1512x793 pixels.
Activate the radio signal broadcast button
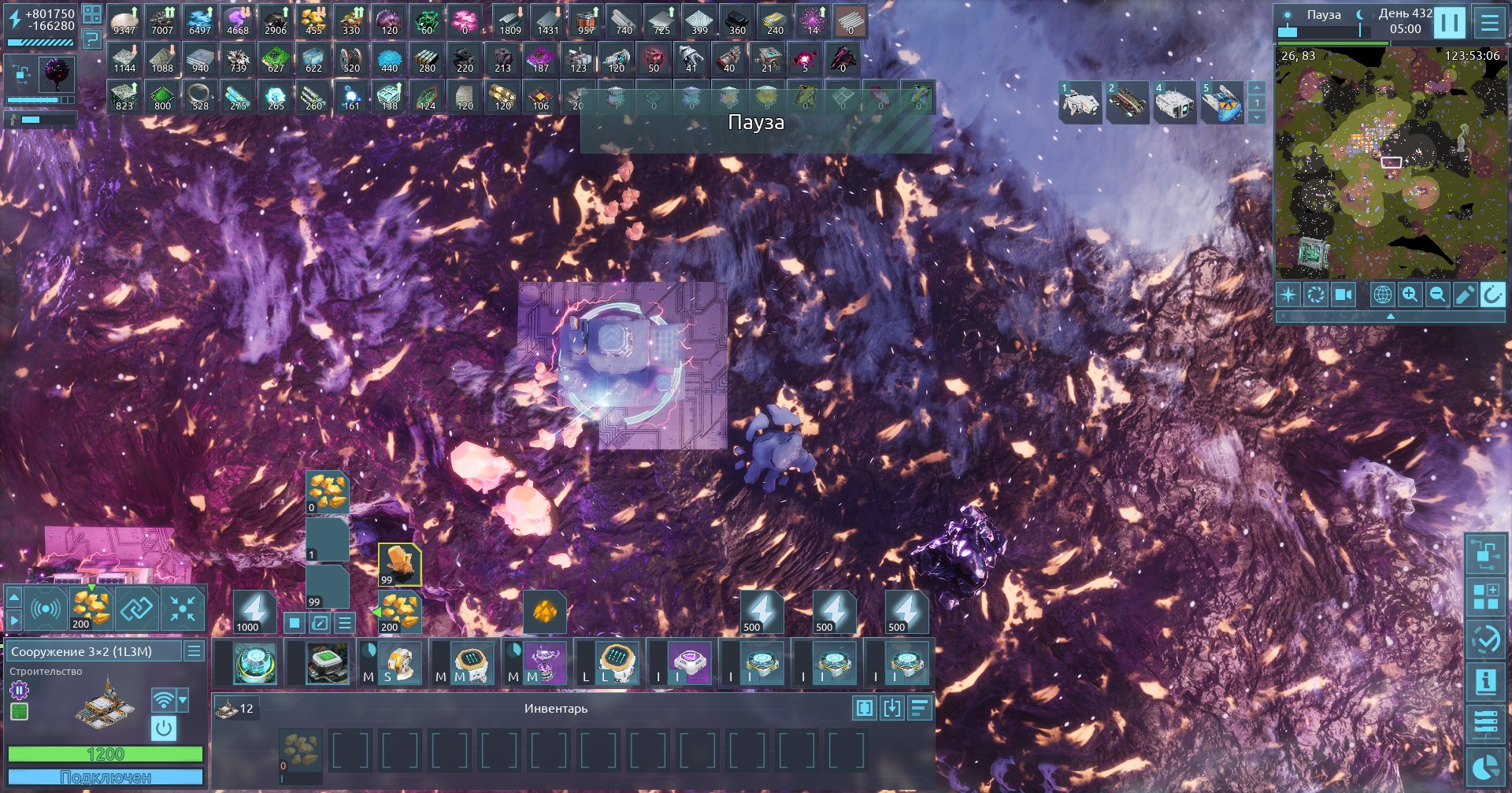(x=46, y=609)
